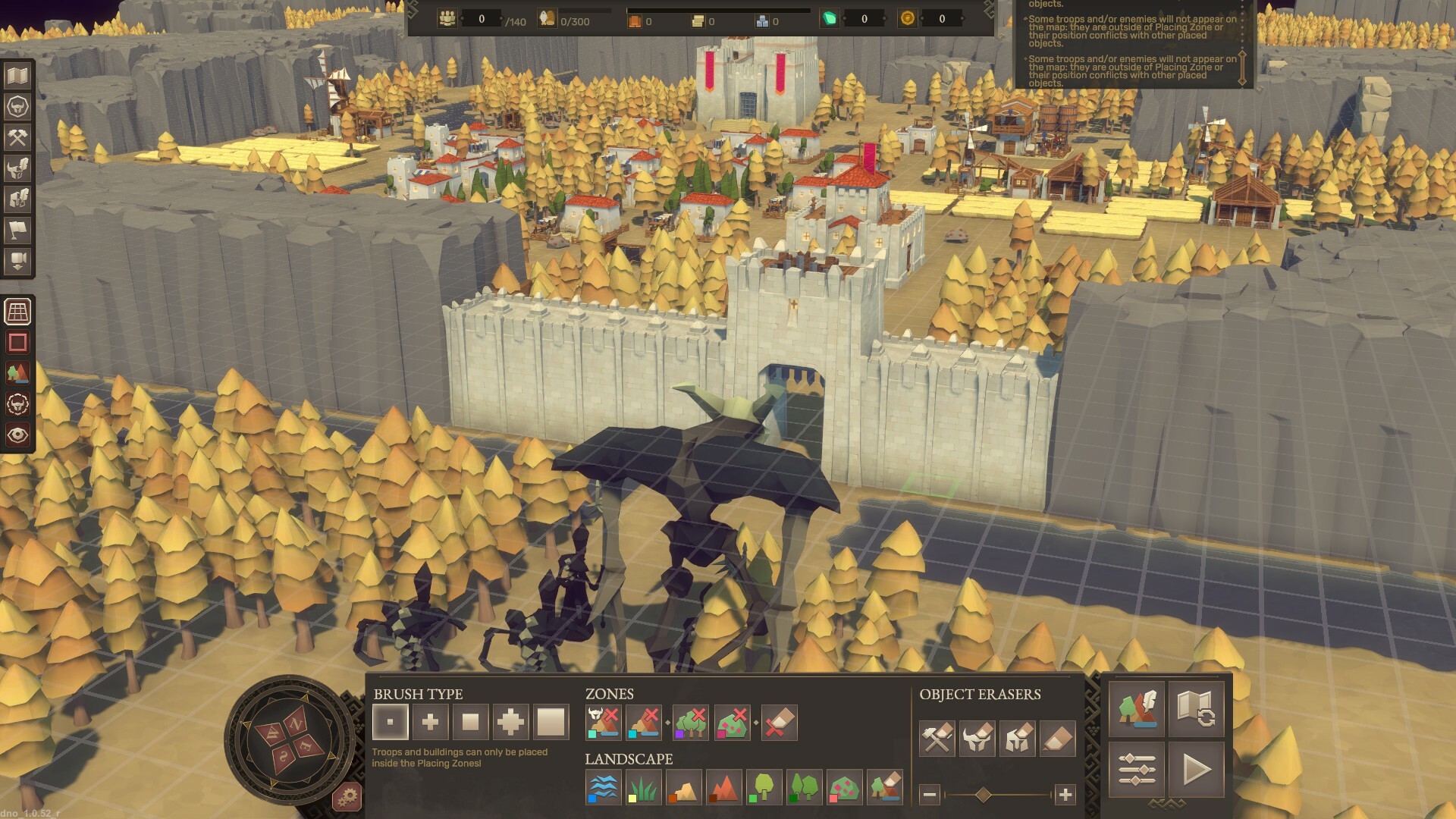Select the water landscape brush
1456x819 pixels.
604,788
